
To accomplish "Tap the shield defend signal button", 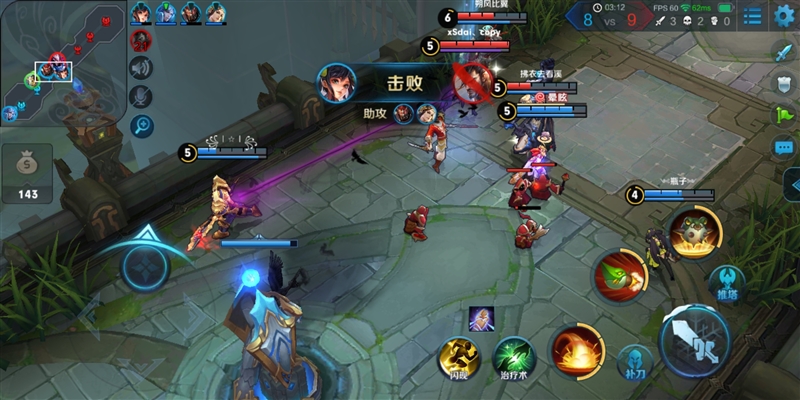I will coord(784,84).
